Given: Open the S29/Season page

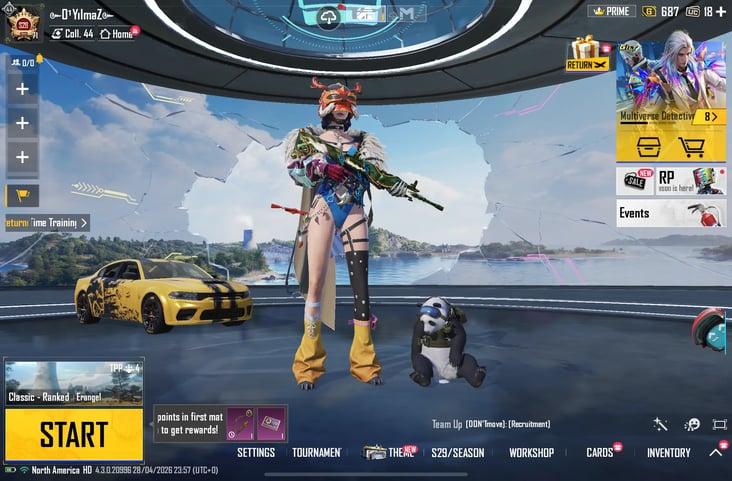Looking at the screenshot, I should (x=457, y=453).
